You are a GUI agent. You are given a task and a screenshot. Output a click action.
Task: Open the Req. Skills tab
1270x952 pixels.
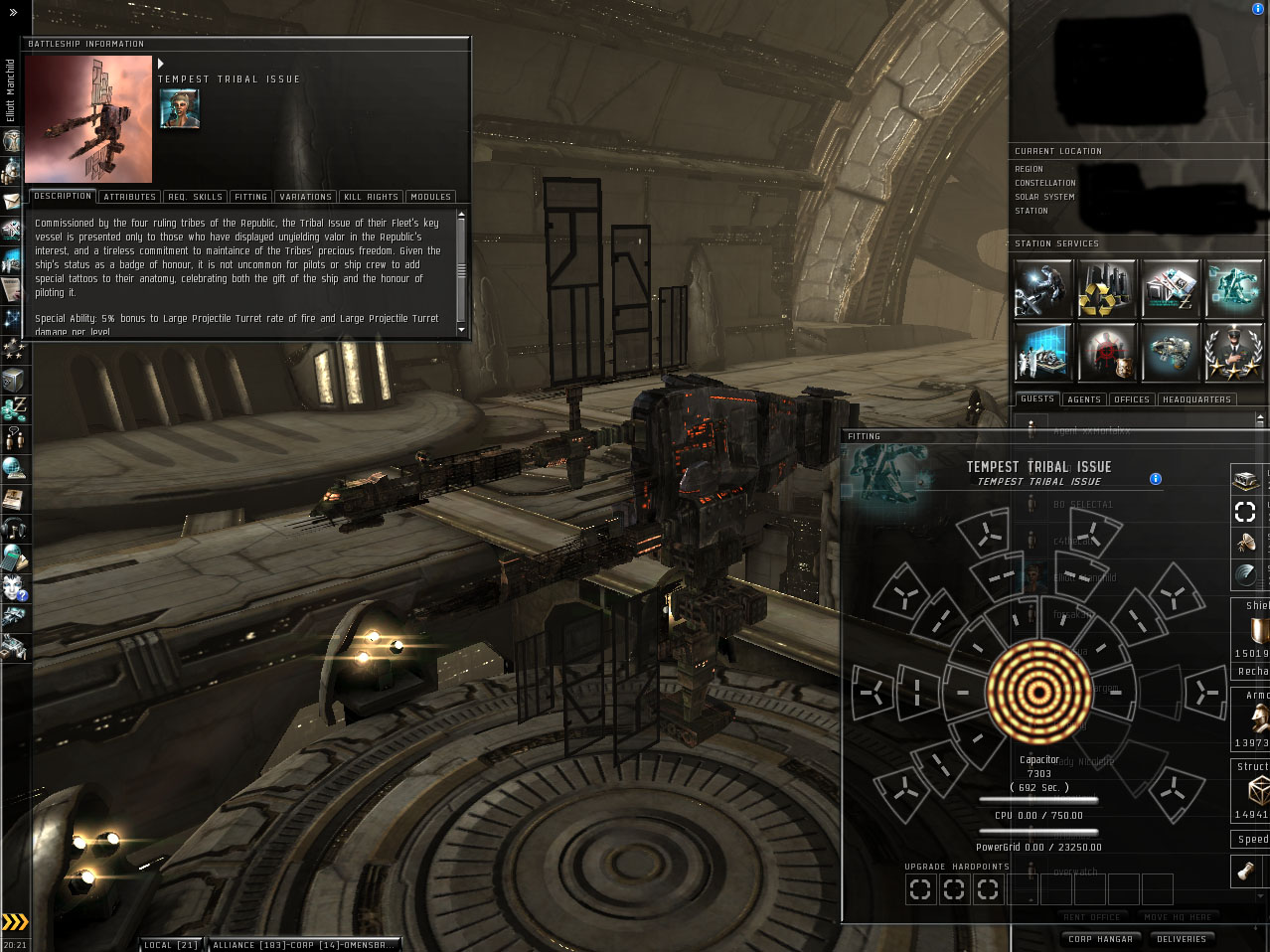point(195,197)
